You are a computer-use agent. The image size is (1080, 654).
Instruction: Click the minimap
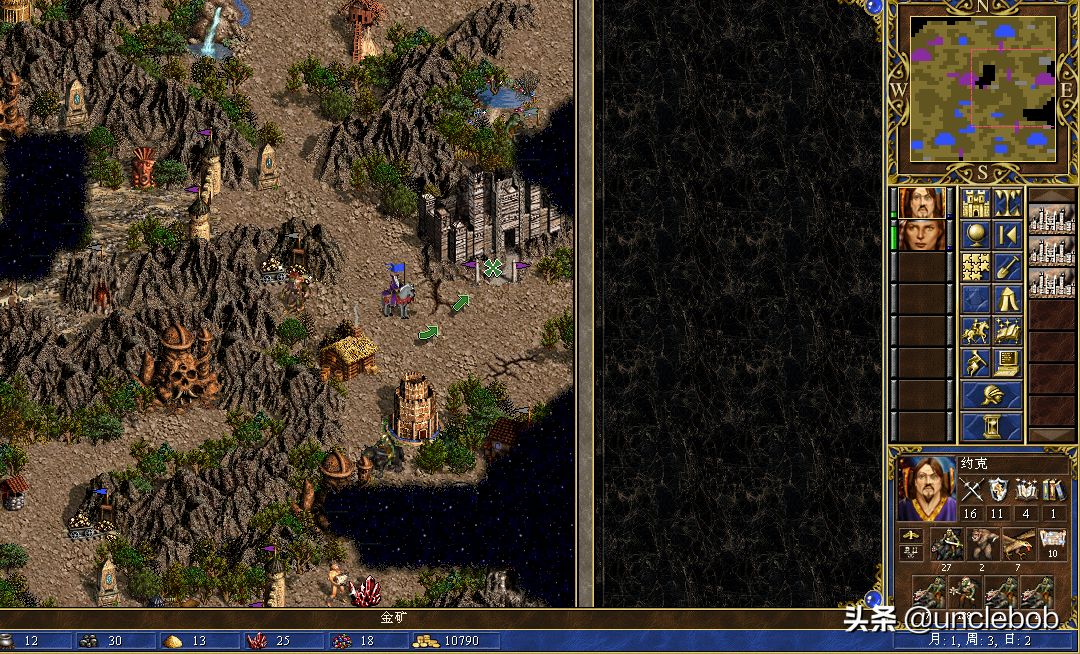click(x=982, y=88)
